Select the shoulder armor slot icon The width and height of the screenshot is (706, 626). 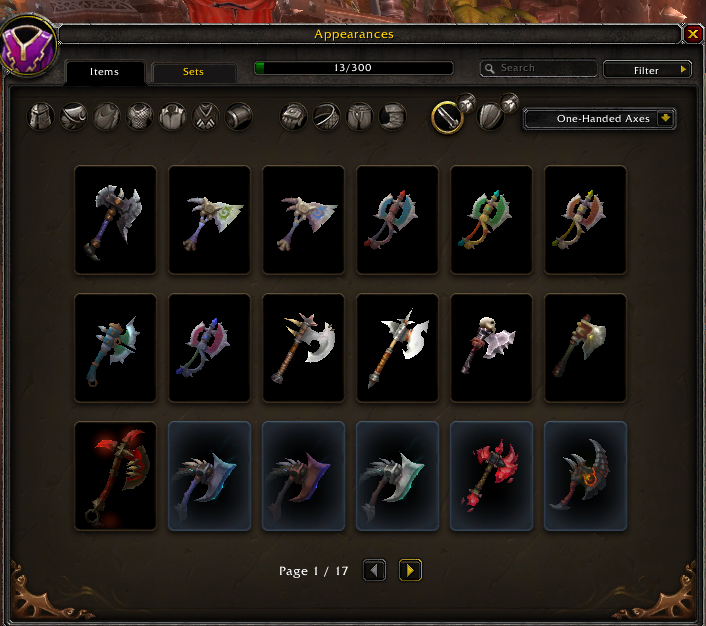click(73, 117)
